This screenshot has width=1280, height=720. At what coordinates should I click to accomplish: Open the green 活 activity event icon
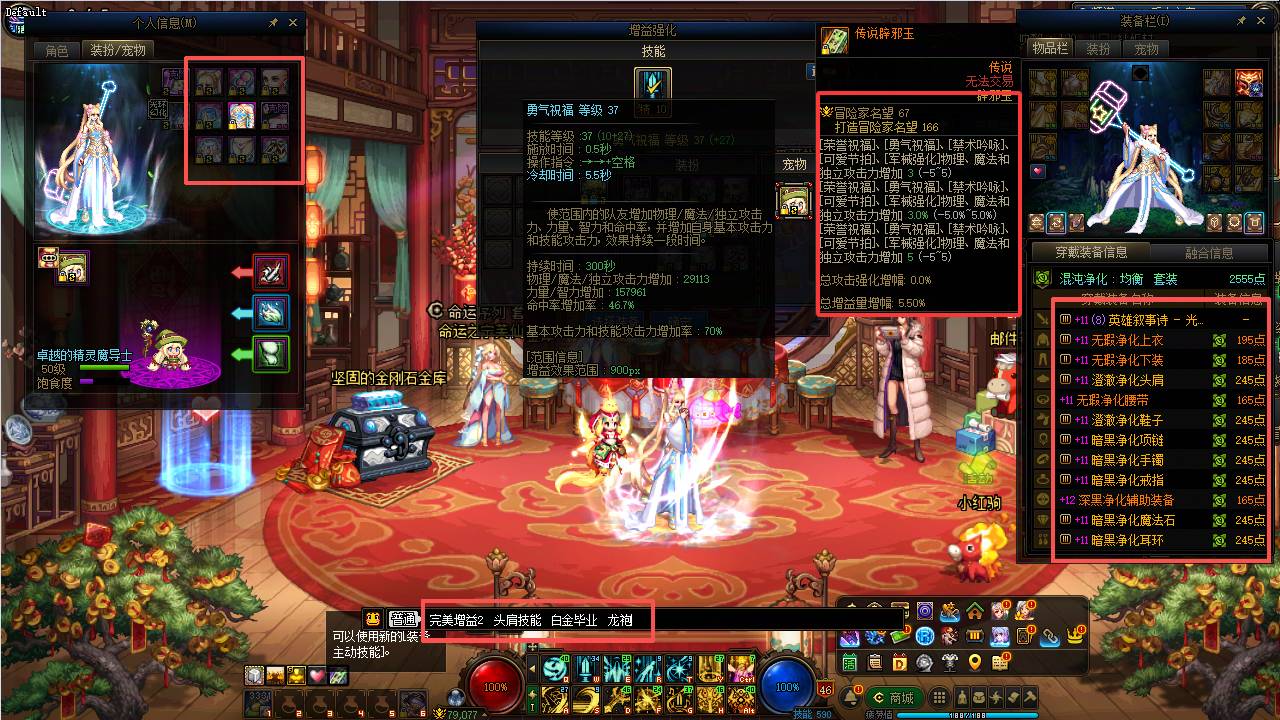pos(849,662)
